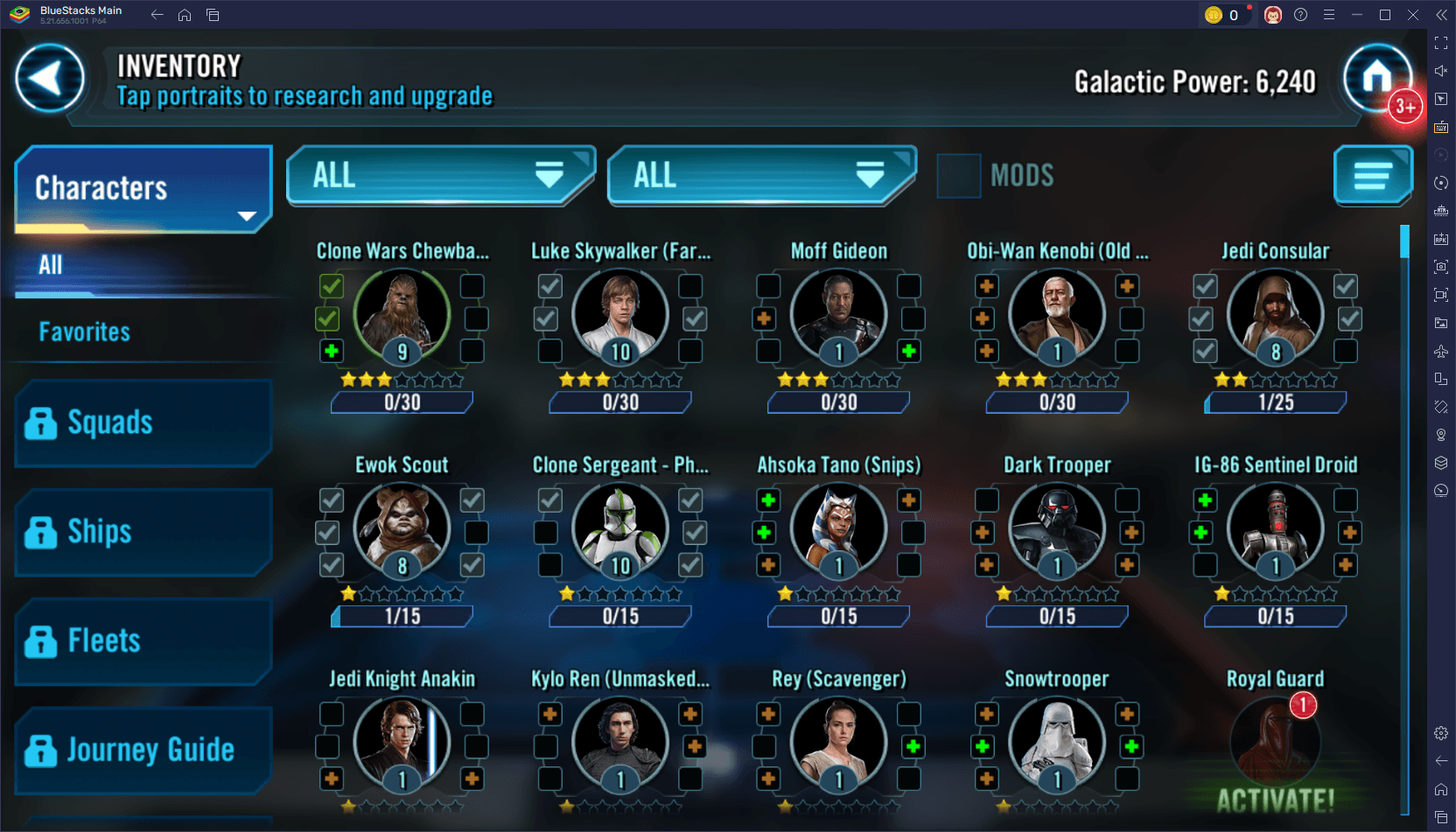Open the keyboard game controls settings

(x=1441, y=127)
